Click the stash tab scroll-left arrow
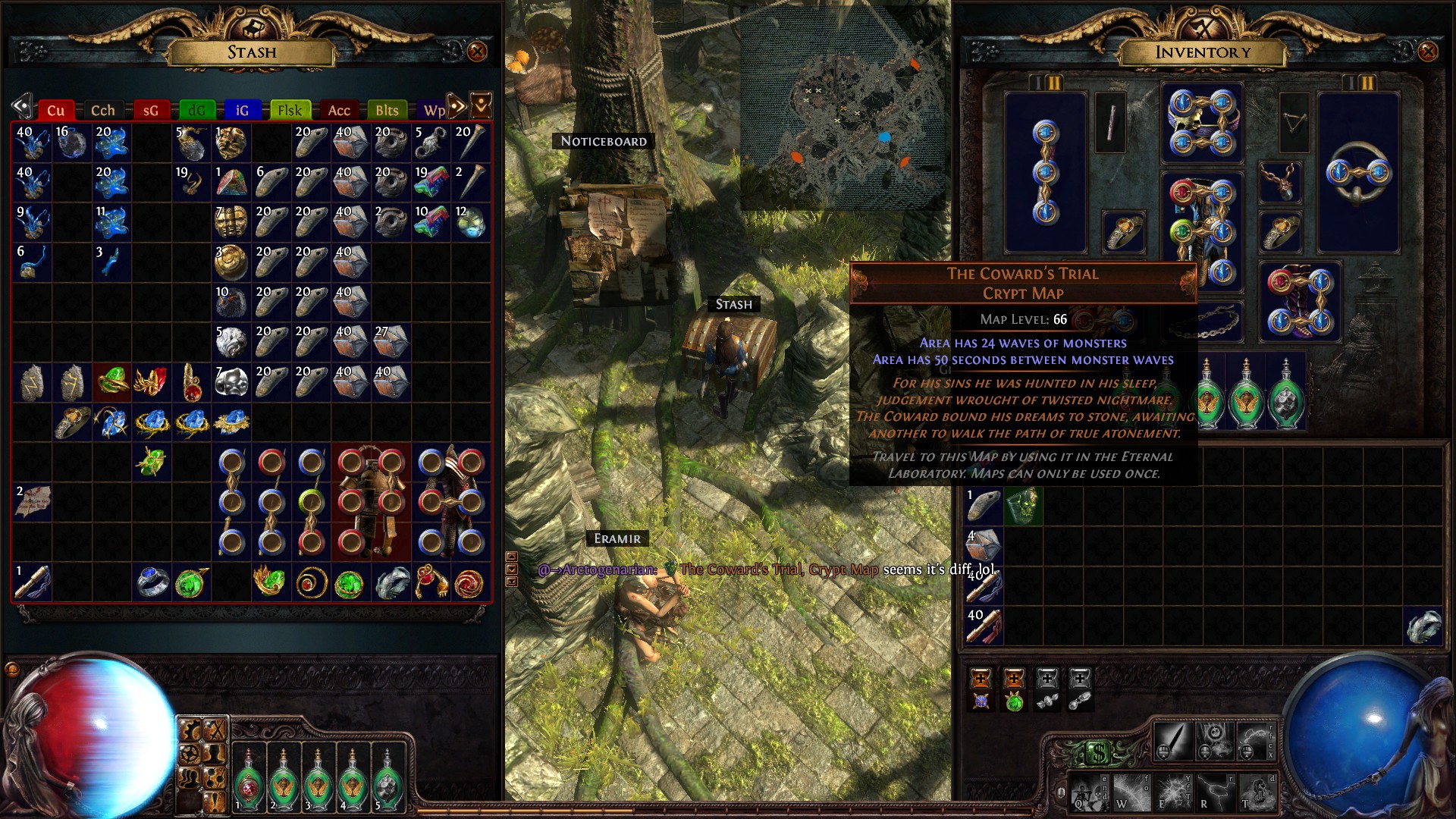The image size is (1456, 819). 22,106
